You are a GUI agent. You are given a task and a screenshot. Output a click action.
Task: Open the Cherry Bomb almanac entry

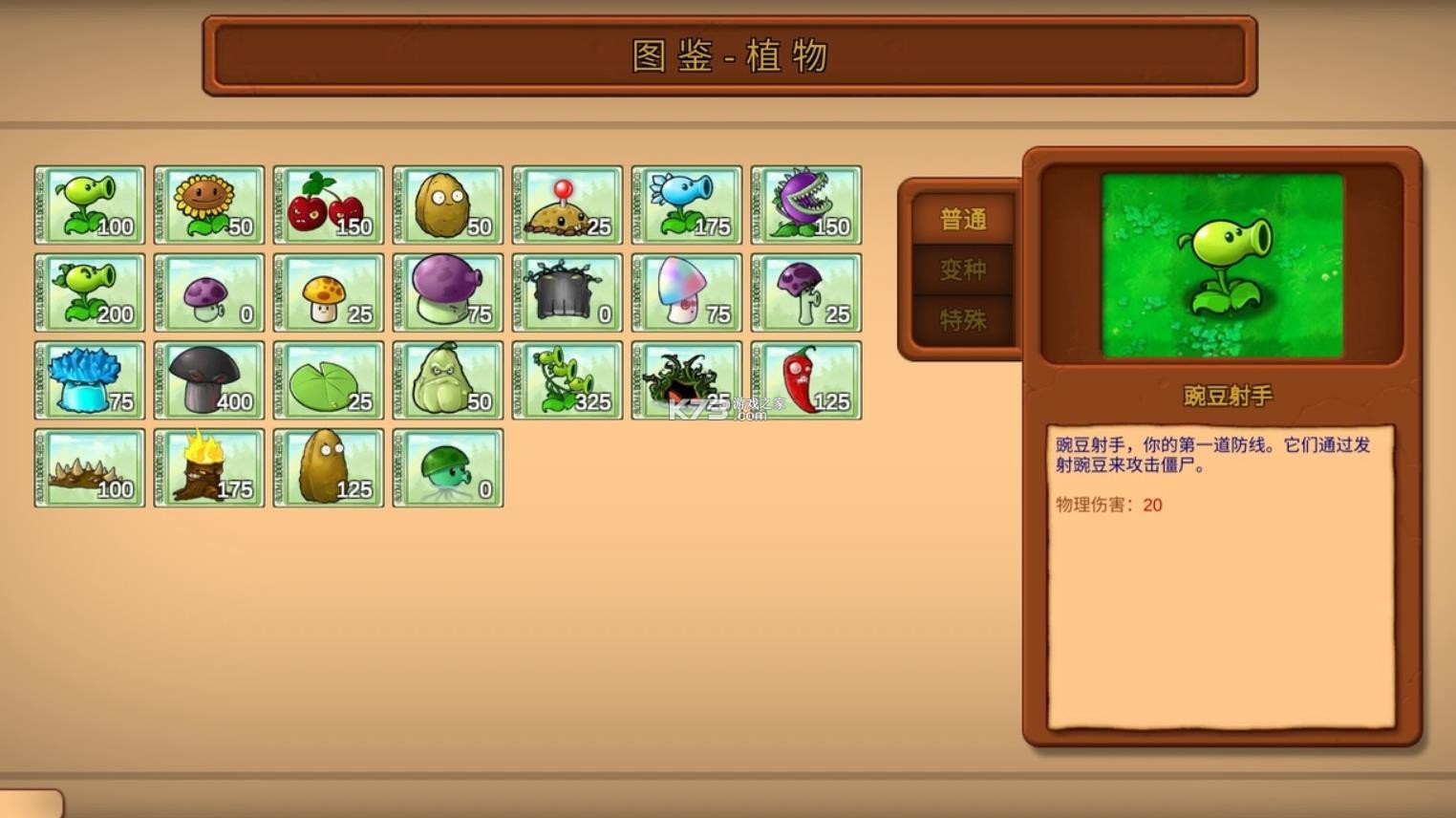[328, 204]
